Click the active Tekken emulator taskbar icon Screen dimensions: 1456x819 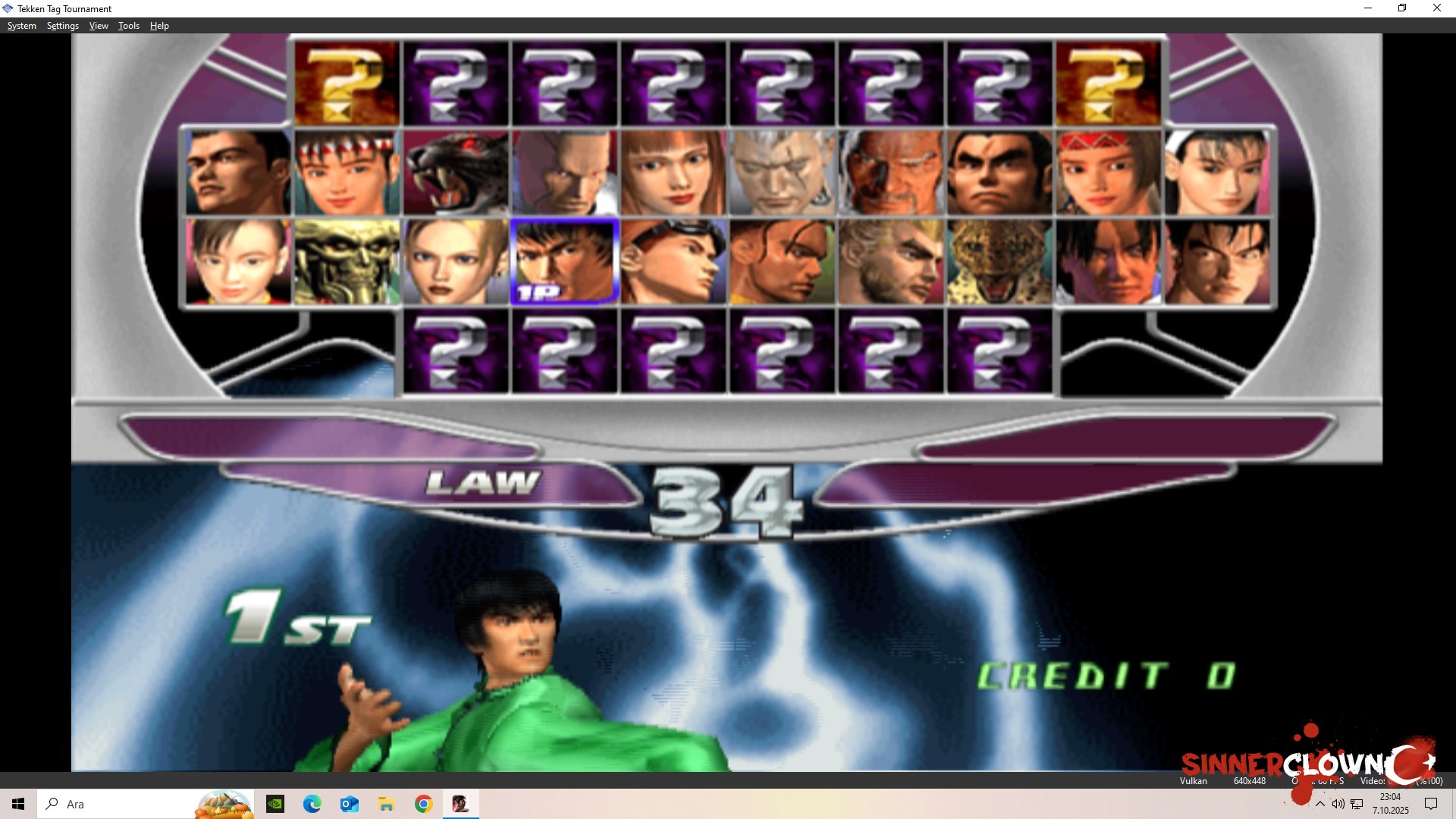point(461,803)
